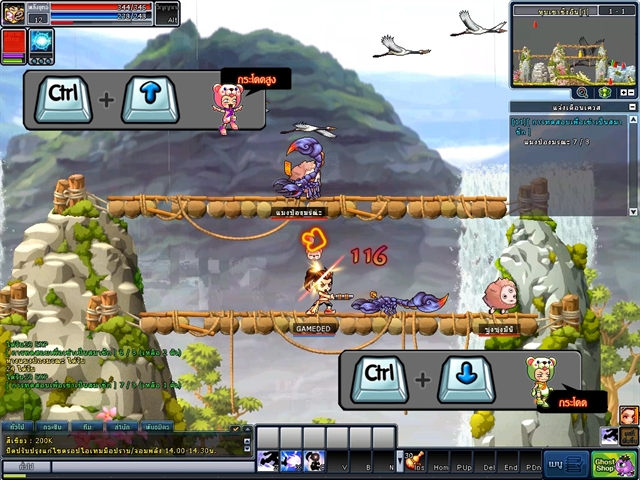Use the first skill in the hotbar
The width and height of the screenshot is (640, 480).
click(x=268, y=461)
